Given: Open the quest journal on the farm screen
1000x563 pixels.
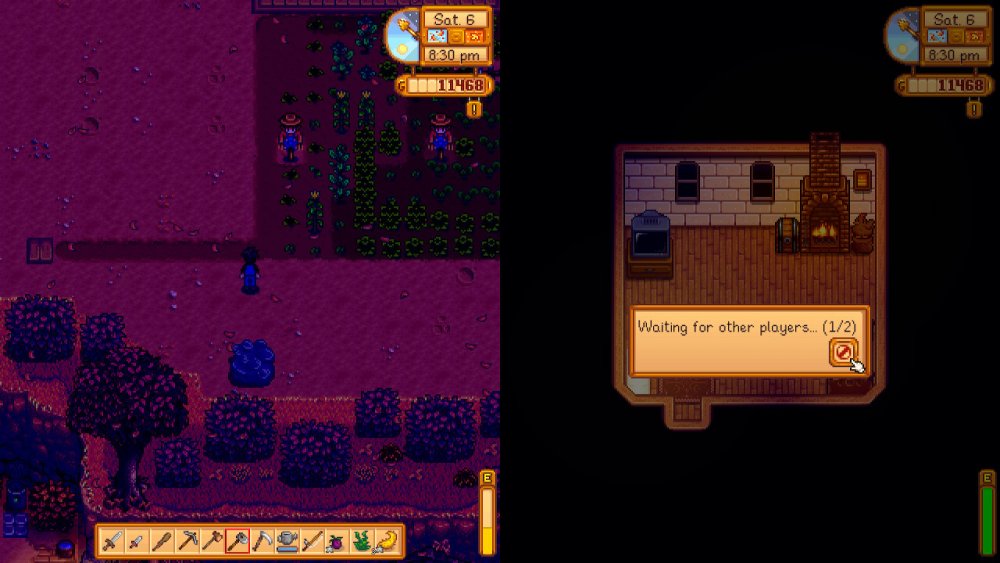Looking at the screenshot, I should pos(473,107).
